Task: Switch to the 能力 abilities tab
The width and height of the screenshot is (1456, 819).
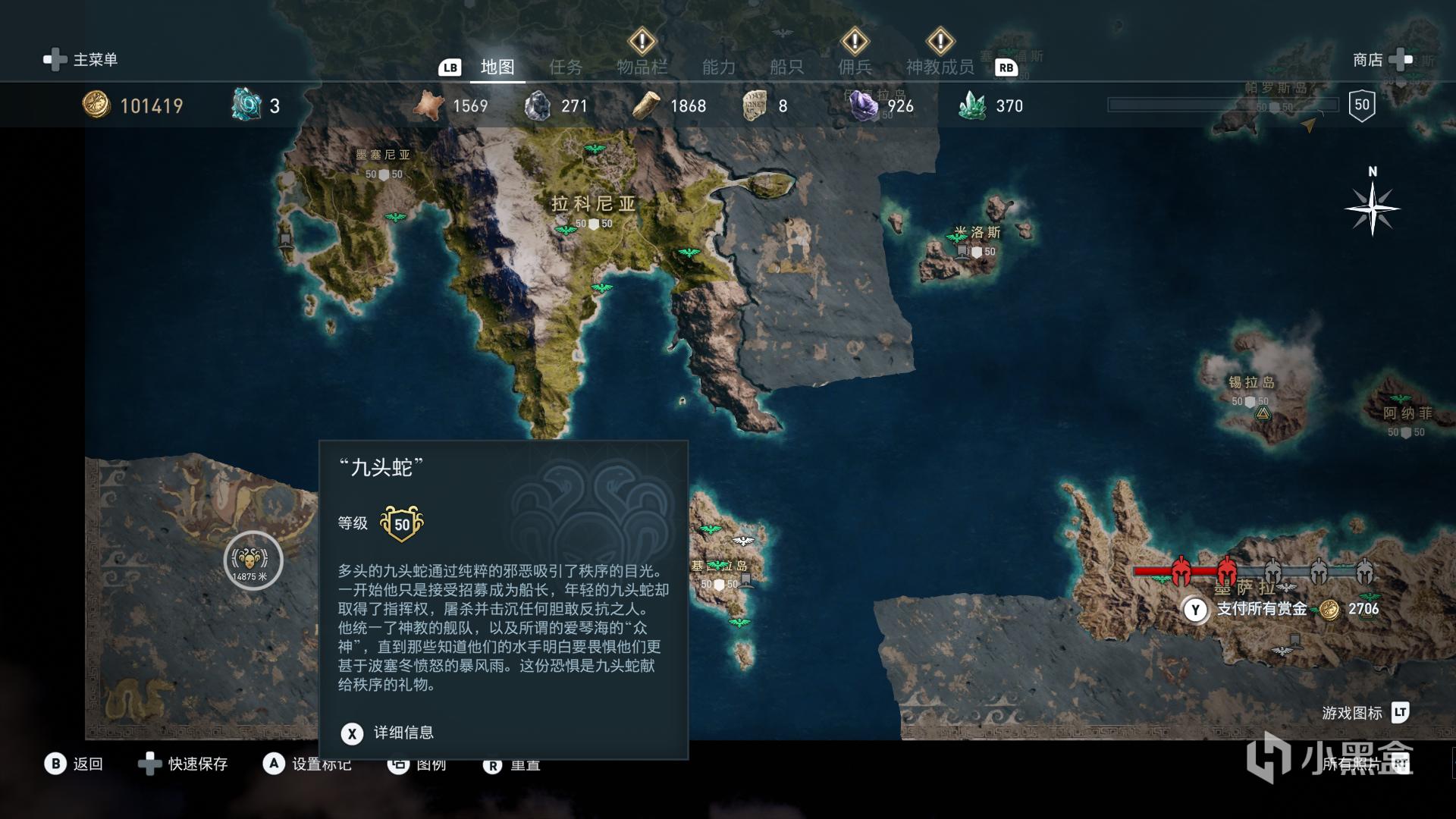Action: point(719,67)
